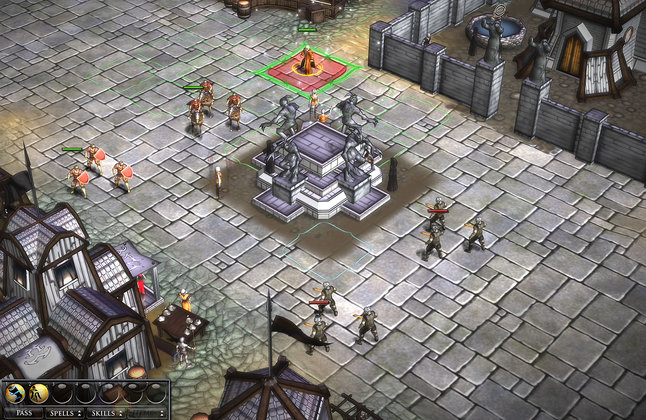This screenshot has width=646, height=420.
Task: Open the SPELLS list
Action: tap(63, 412)
